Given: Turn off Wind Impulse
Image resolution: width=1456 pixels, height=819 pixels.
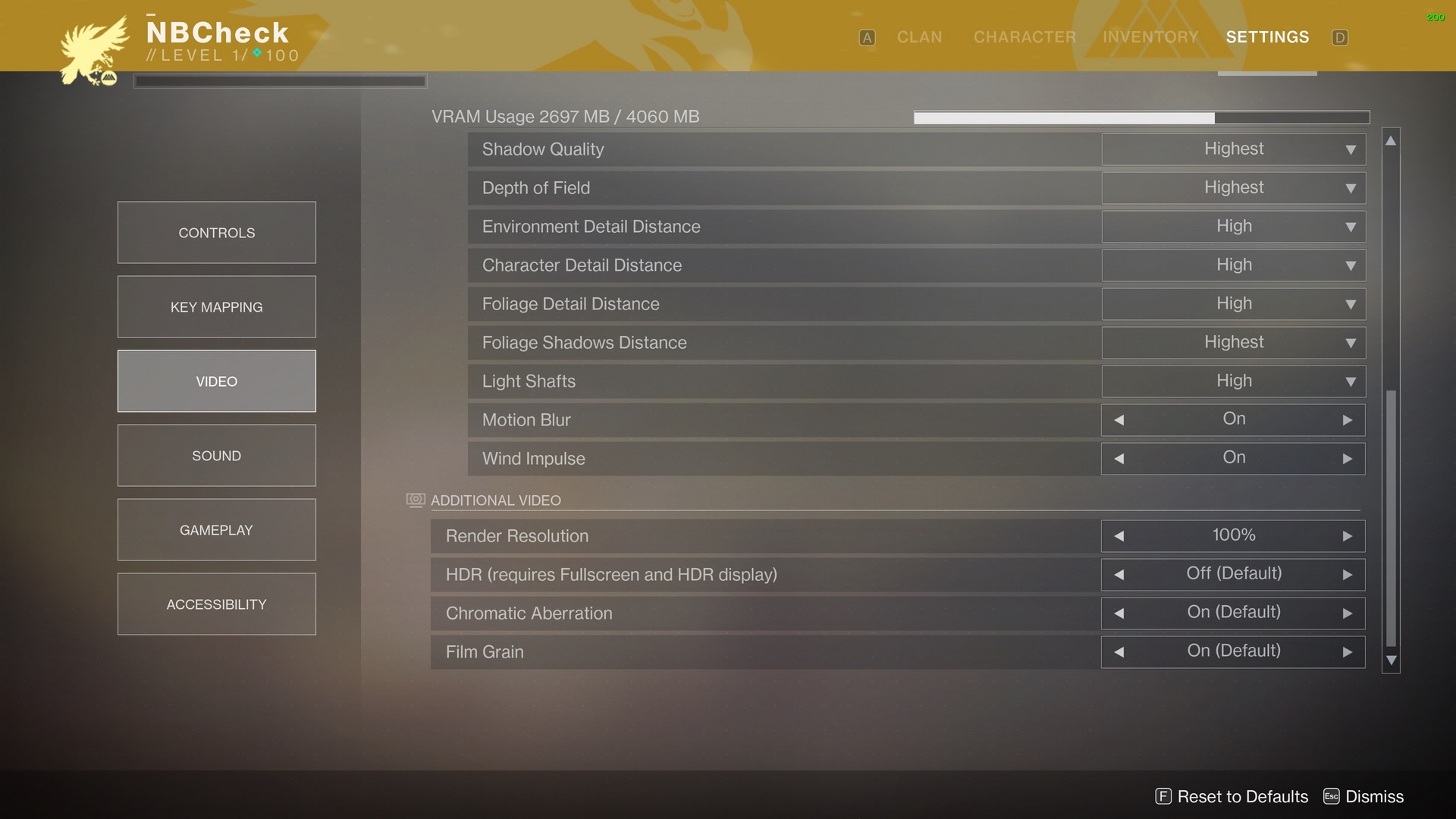Looking at the screenshot, I should [x=1119, y=458].
